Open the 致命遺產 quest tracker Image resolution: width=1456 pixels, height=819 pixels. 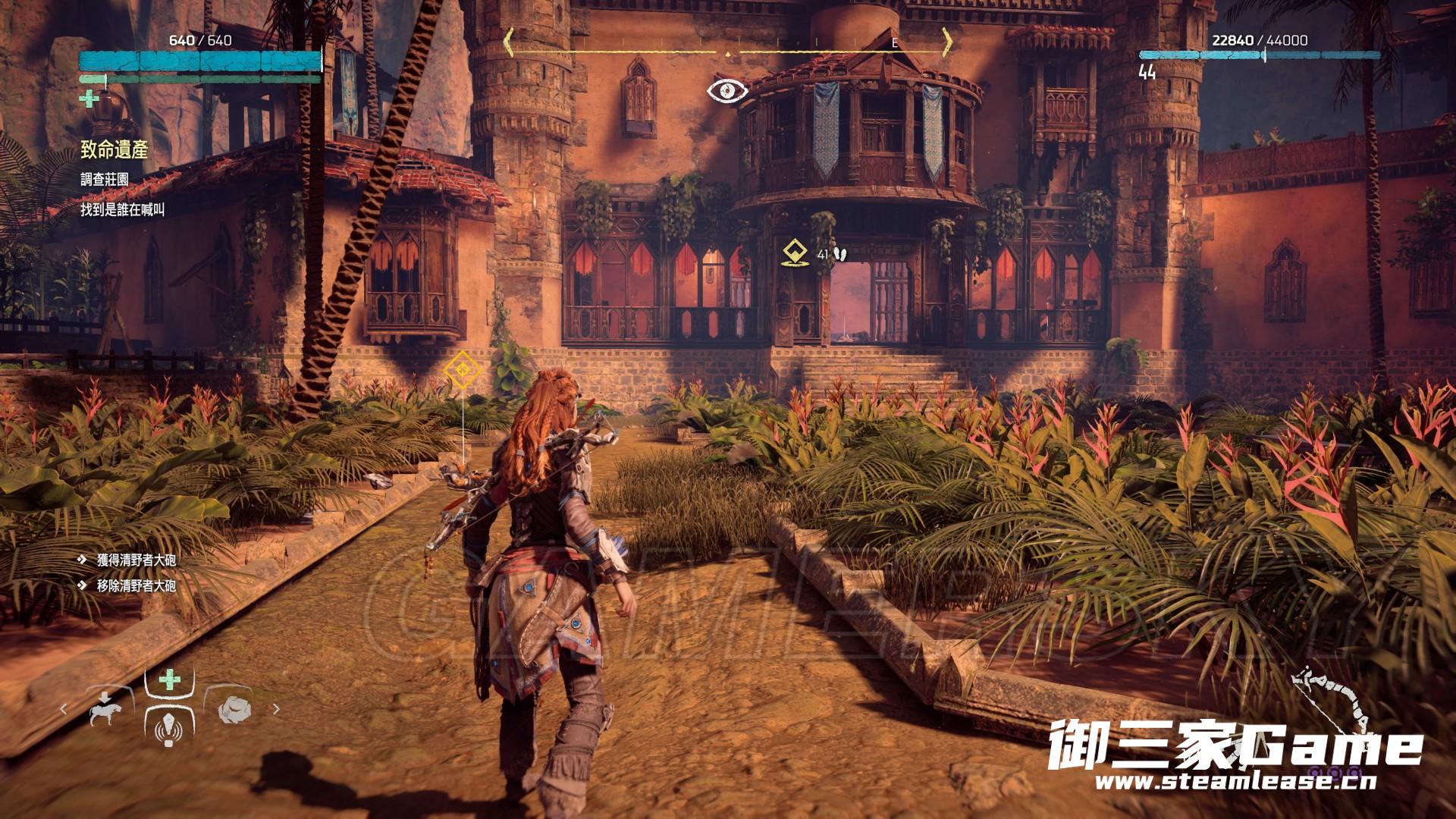point(115,150)
